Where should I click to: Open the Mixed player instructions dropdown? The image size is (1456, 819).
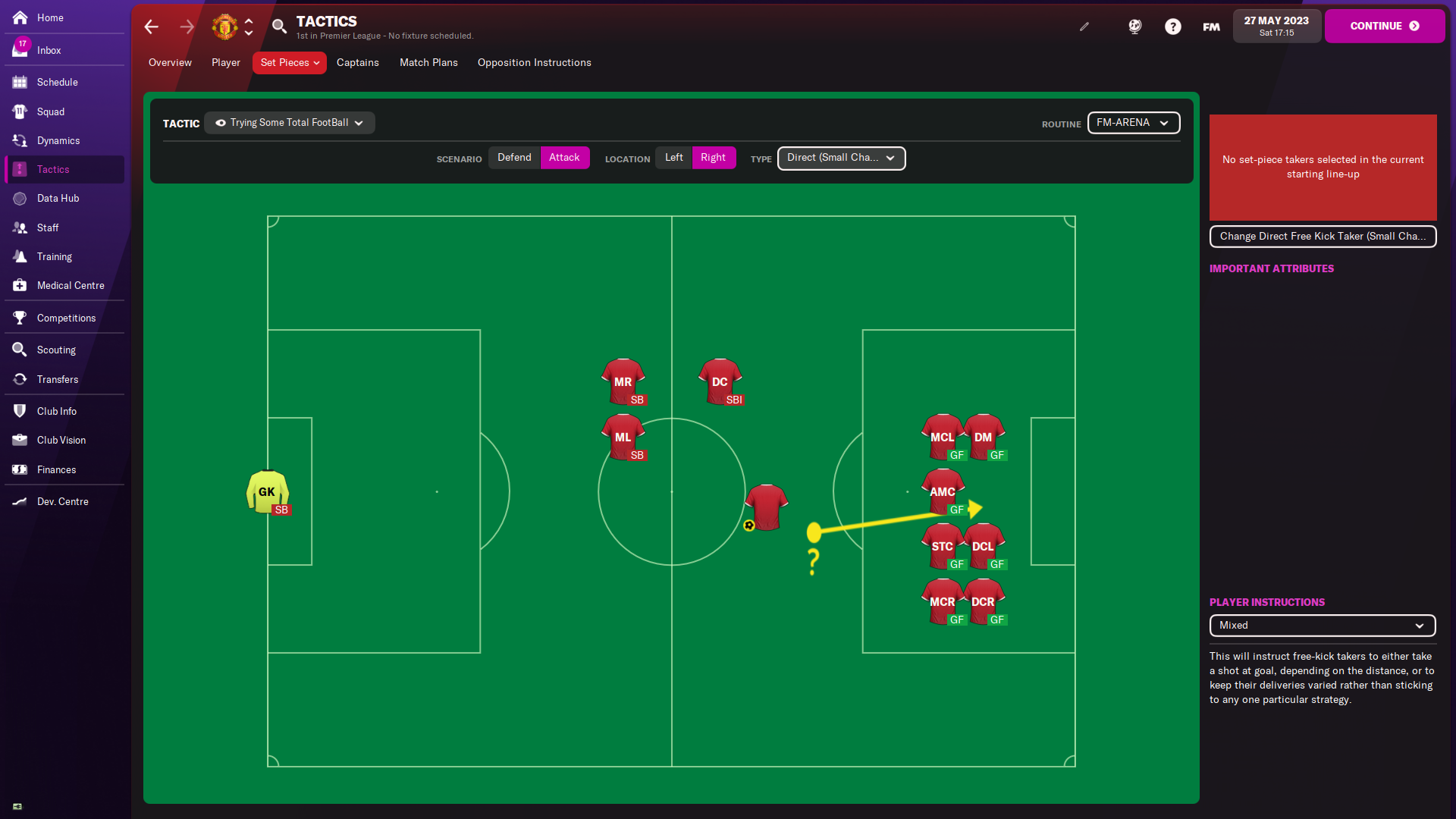[1322, 625]
